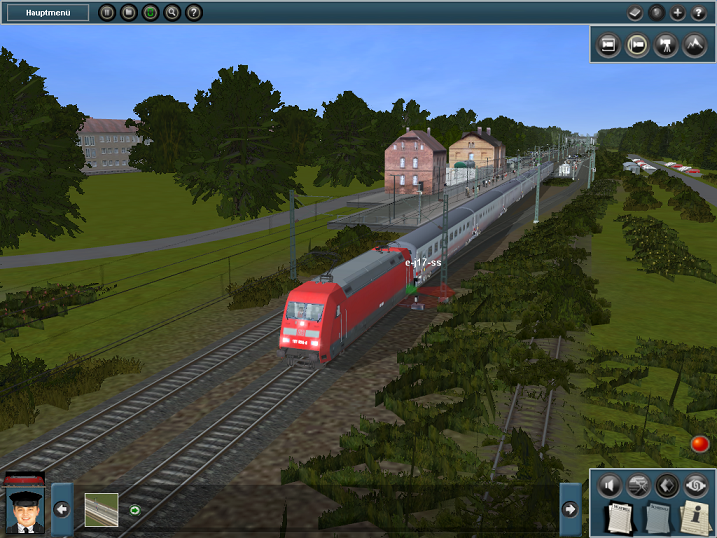The image size is (717, 538).
Task: Open the magnifying glass search tool
Action: pyautogui.click(x=172, y=13)
